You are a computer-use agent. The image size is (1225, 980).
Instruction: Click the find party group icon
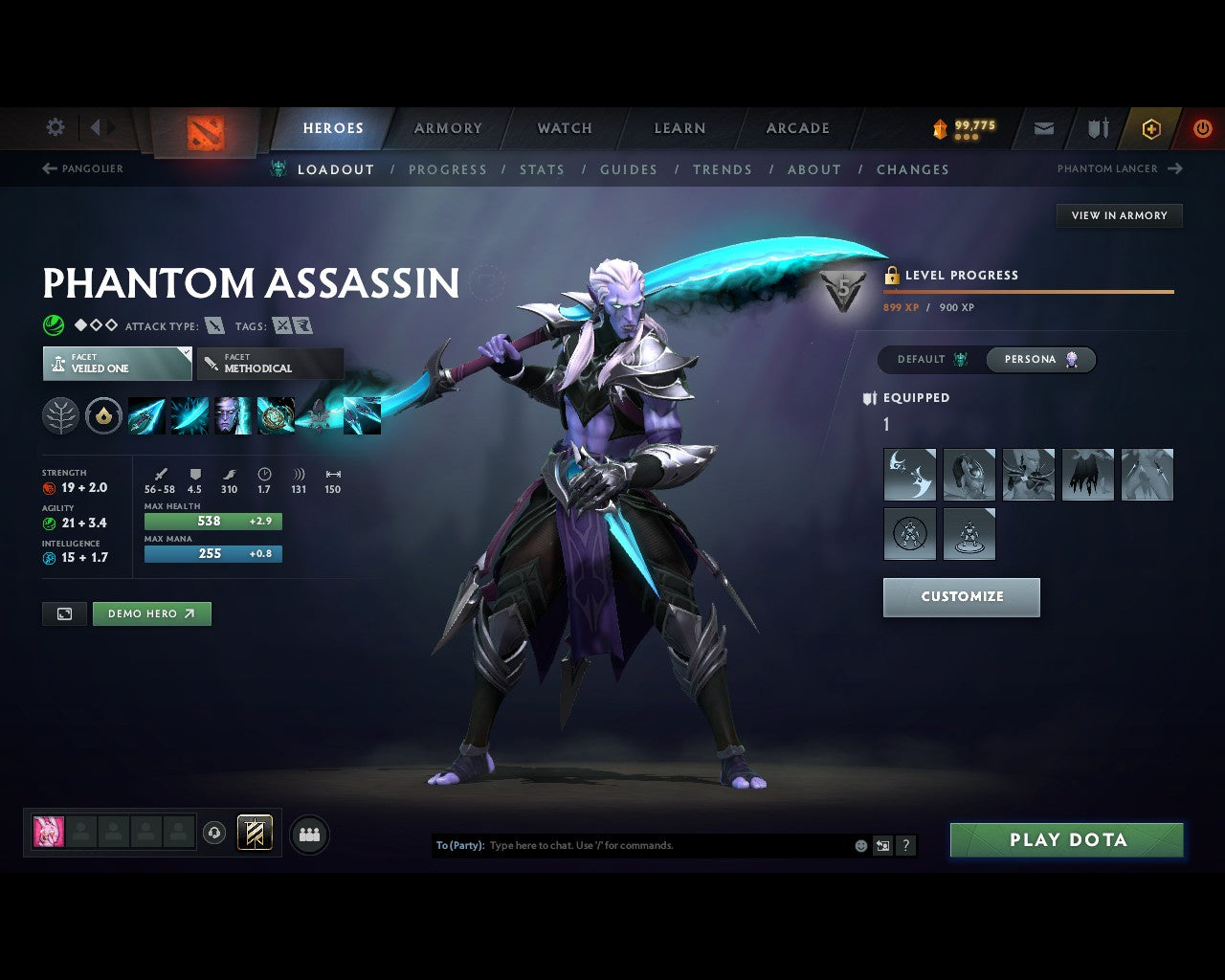tap(309, 835)
